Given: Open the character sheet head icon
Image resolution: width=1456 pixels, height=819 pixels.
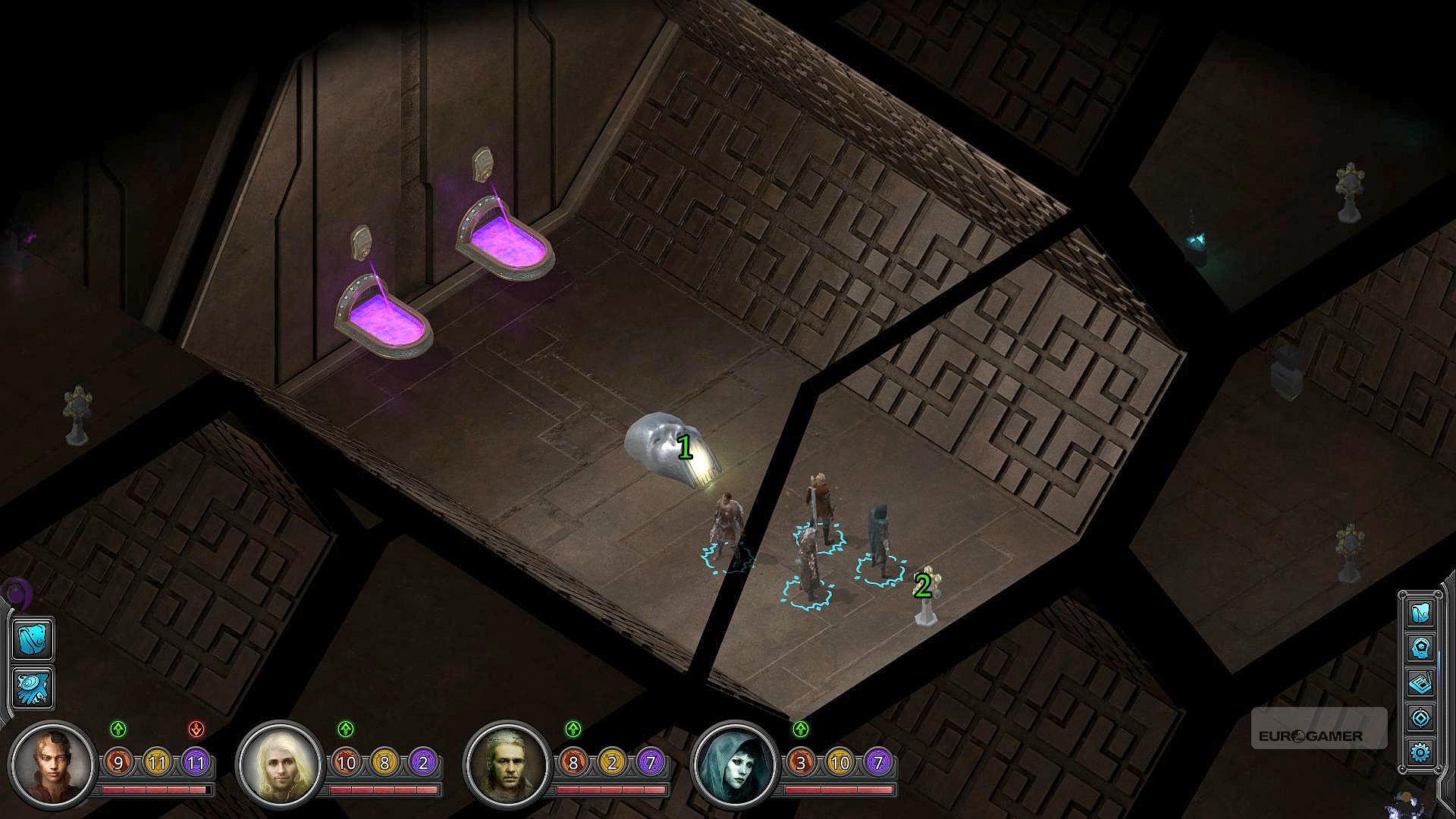Looking at the screenshot, I should 1420,648.
